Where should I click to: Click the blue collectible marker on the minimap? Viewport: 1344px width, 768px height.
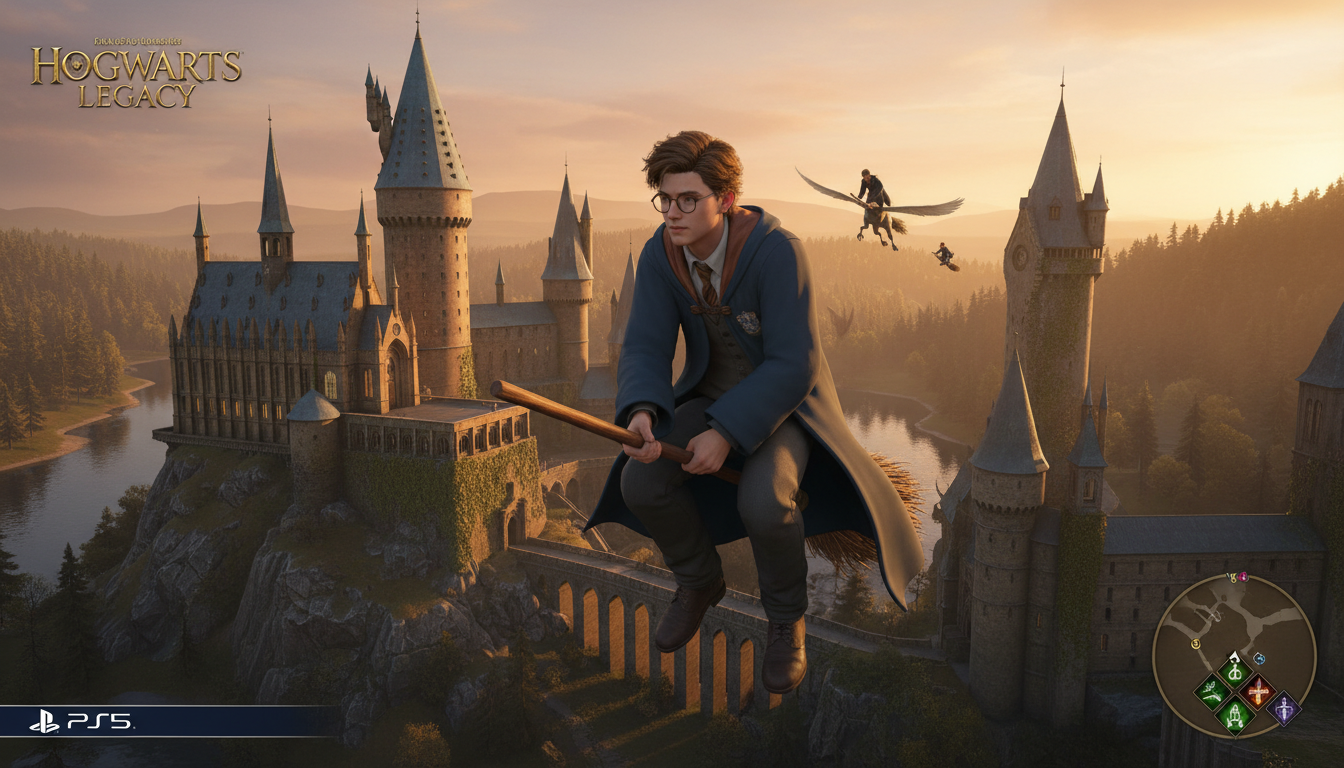[x=1258, y=658]
